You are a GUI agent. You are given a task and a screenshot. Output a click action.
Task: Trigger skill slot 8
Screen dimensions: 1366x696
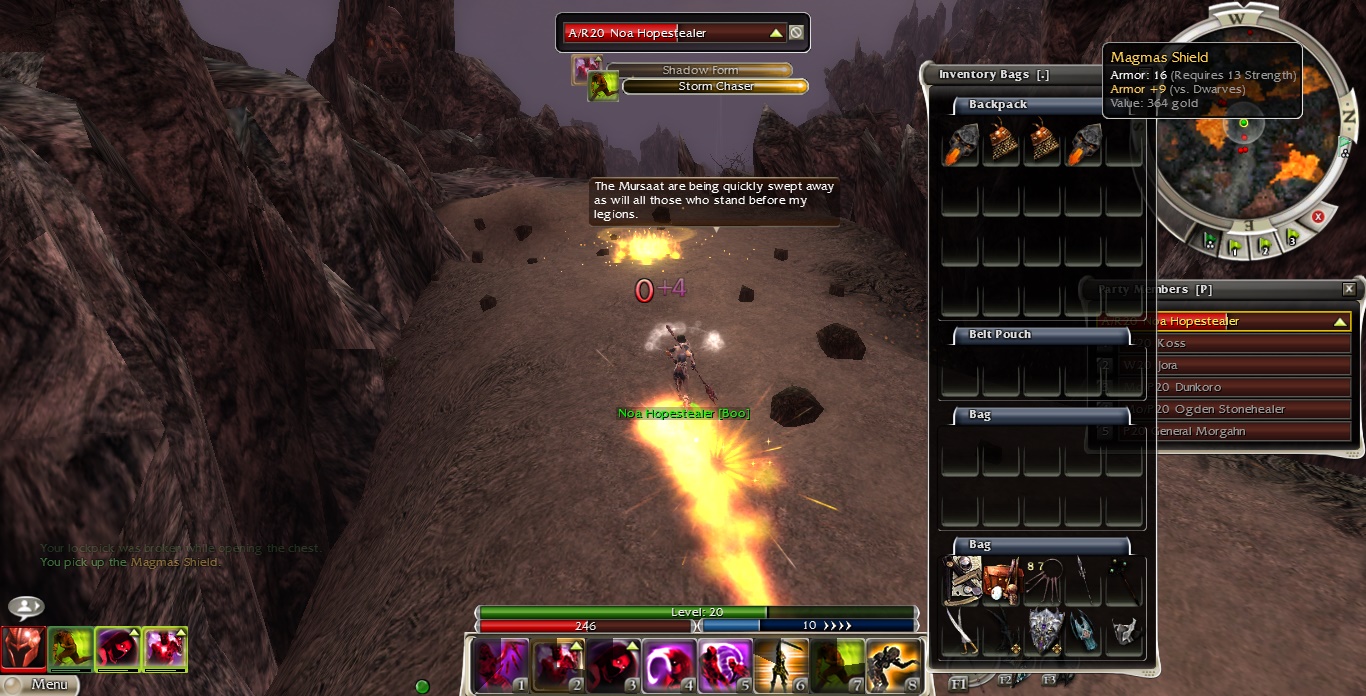(893, 666)
